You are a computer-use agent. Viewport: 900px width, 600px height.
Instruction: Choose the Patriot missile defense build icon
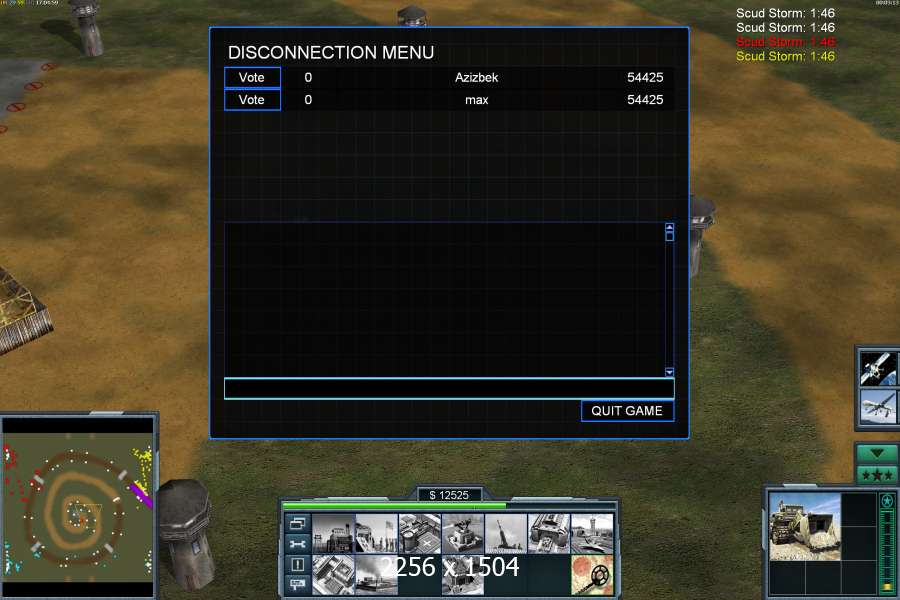pyautogui.click(x=462, y=532)
